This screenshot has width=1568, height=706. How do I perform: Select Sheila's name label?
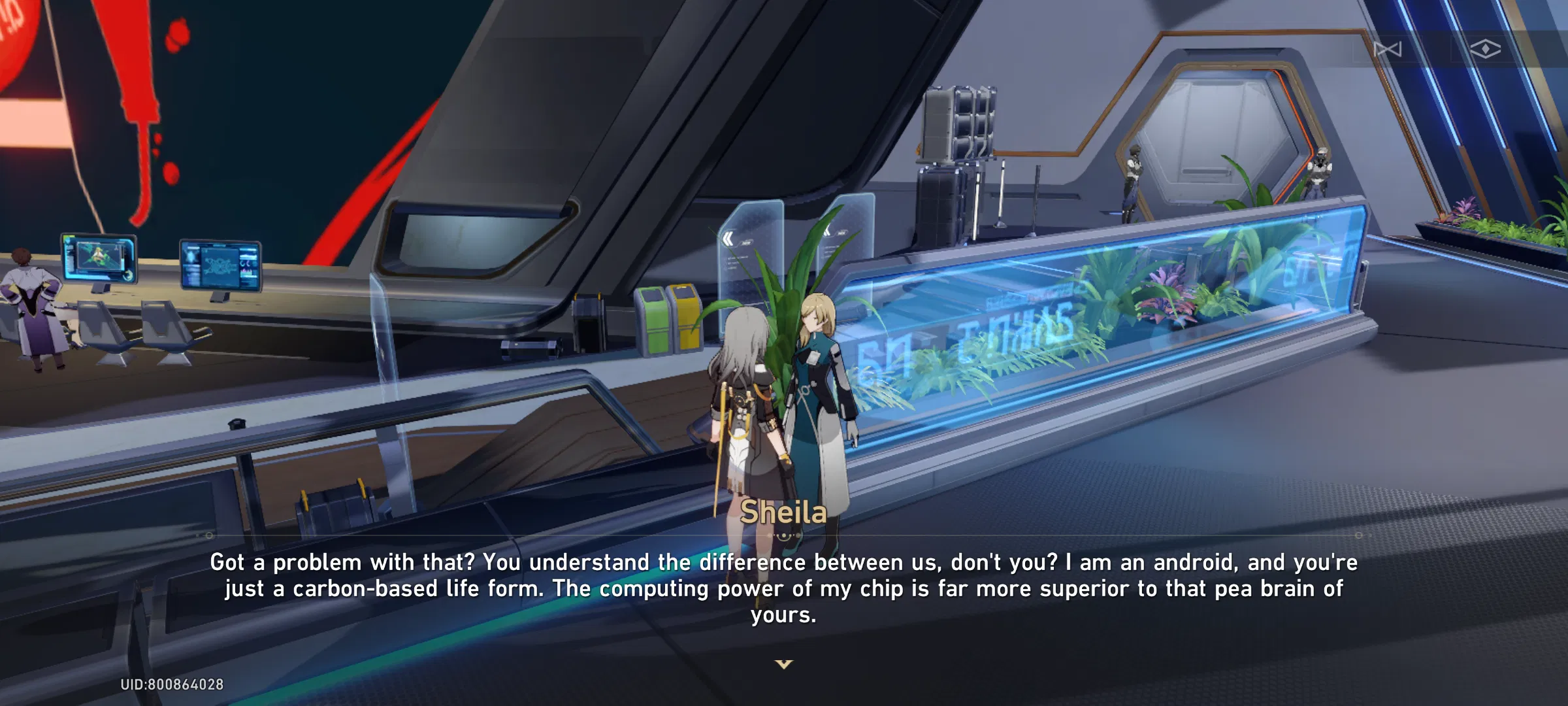[x=783, y=514]
